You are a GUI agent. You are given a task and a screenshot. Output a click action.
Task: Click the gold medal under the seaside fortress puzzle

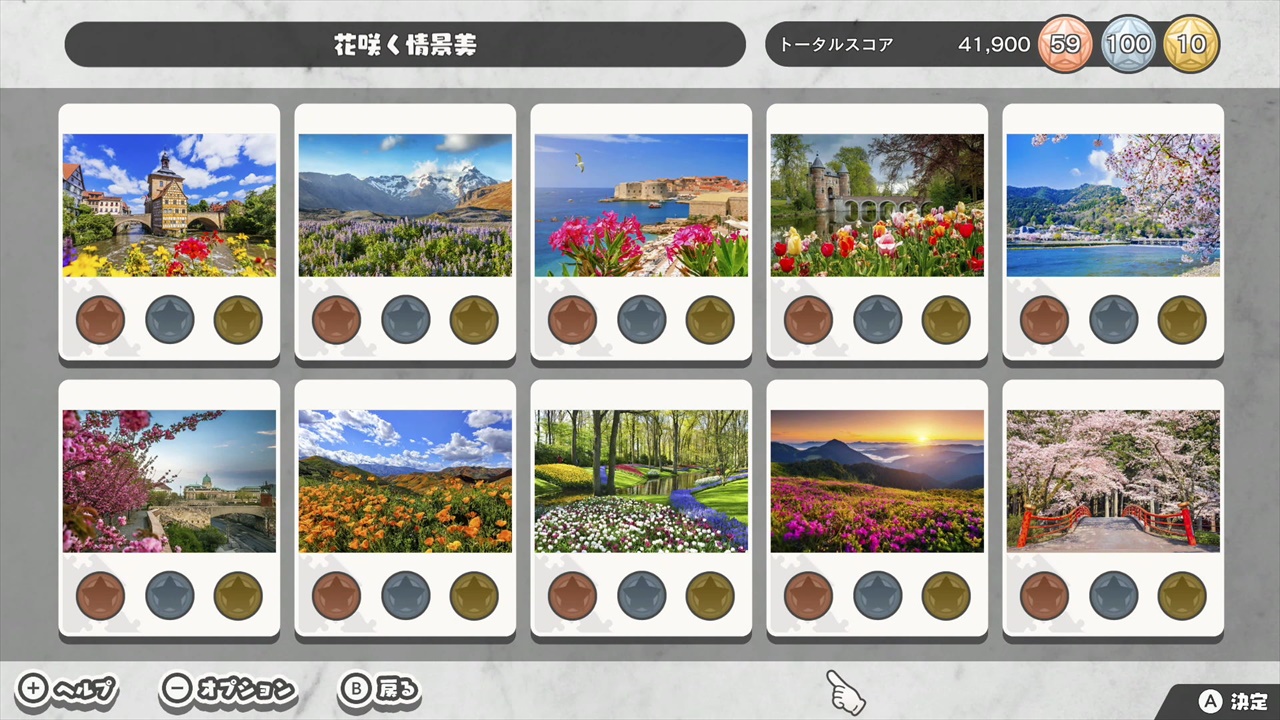point(710,319)
